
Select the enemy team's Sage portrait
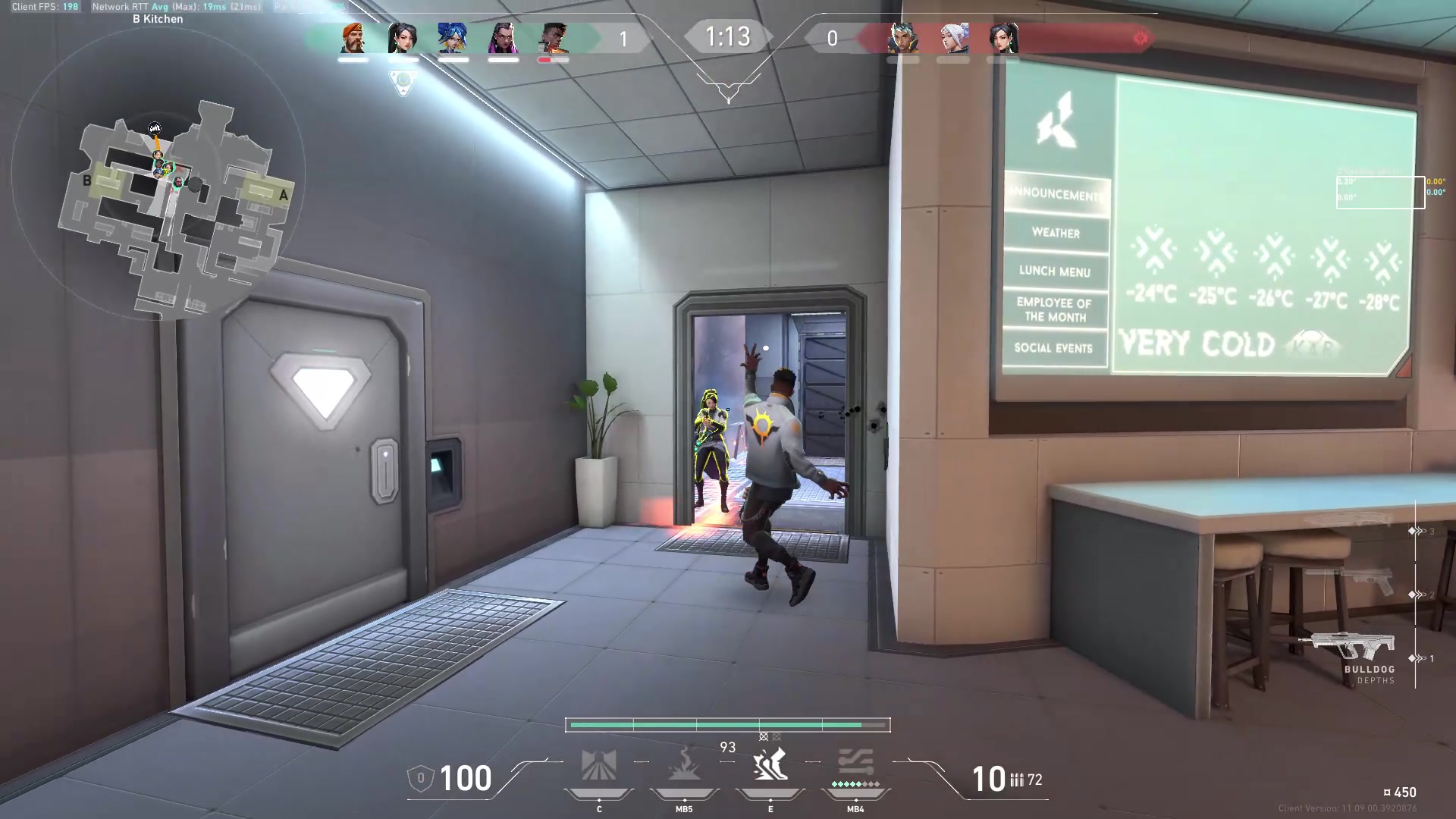[x=1003, y=38]
